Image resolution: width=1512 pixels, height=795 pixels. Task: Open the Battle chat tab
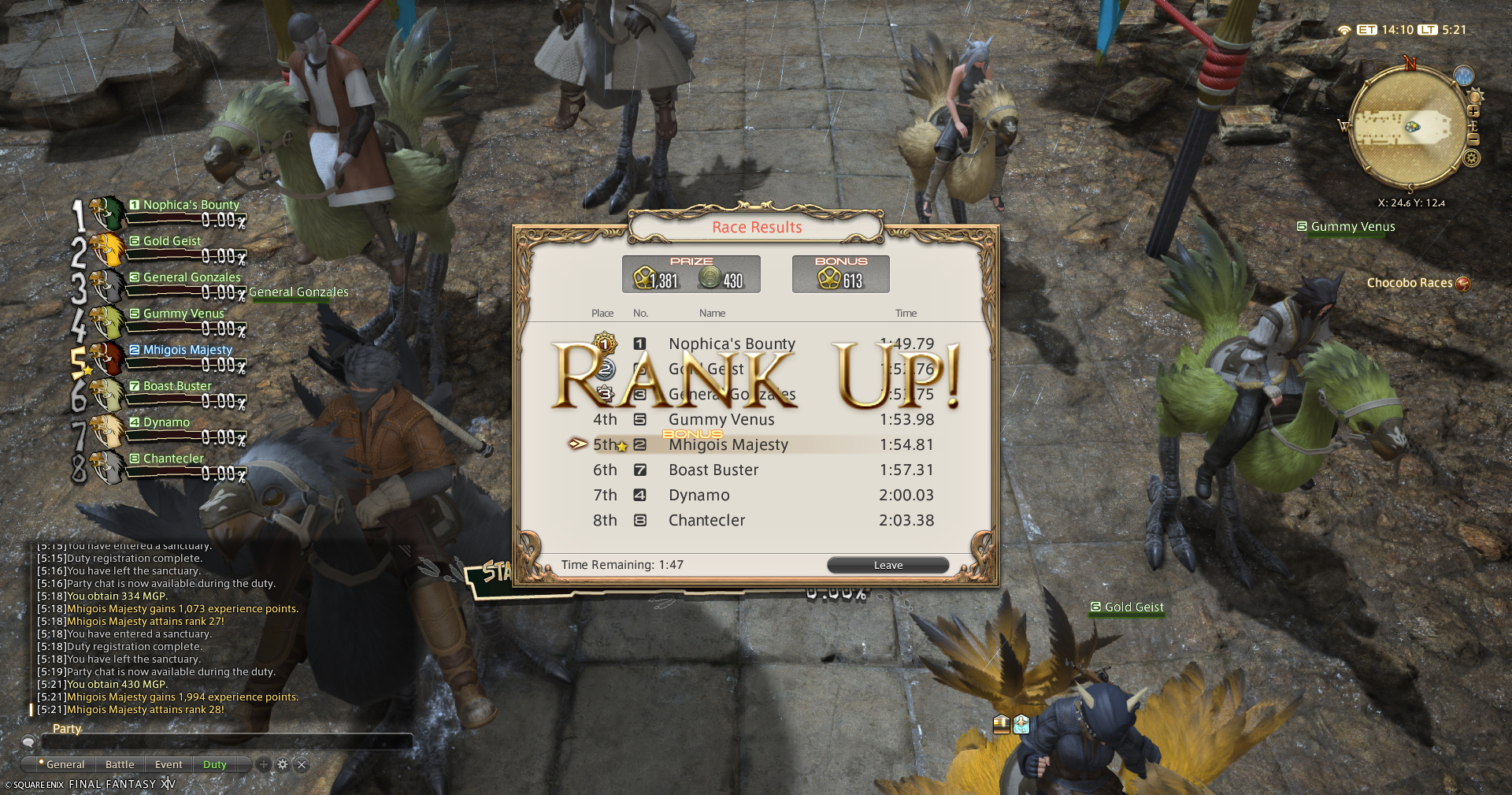pyautogui.click(x=120, y=764)
